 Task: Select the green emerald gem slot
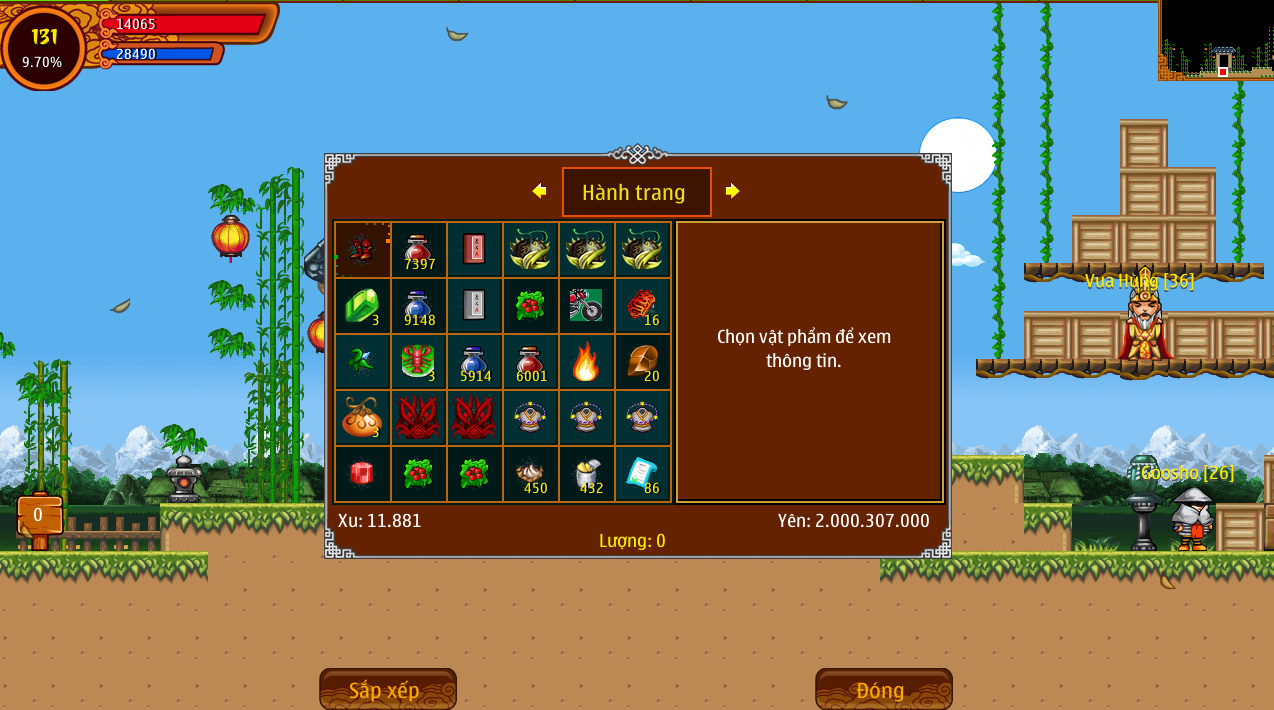pos(362,306)
